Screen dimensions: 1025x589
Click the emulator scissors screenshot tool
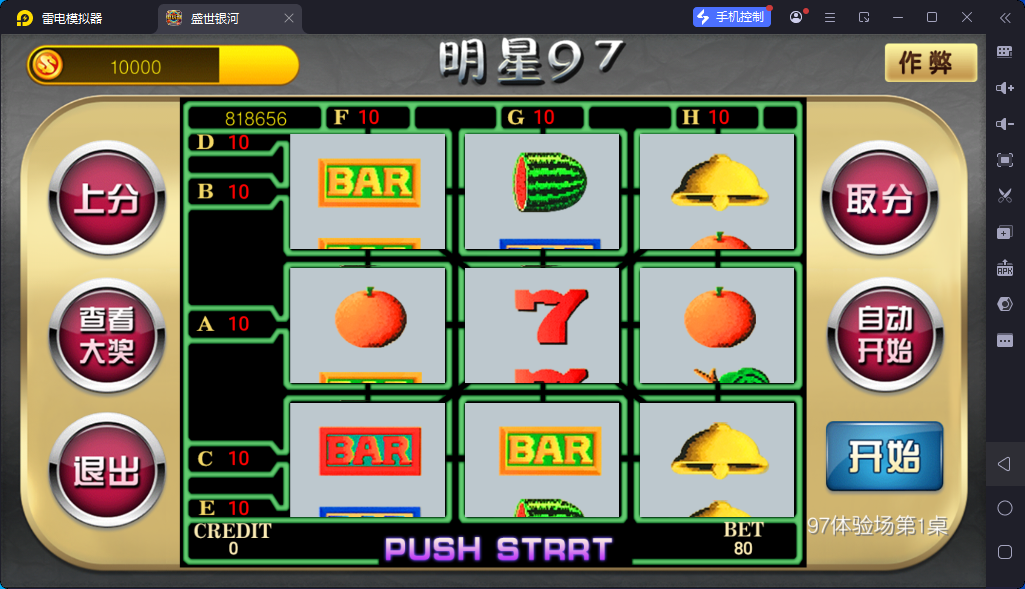click(1005, 196)
